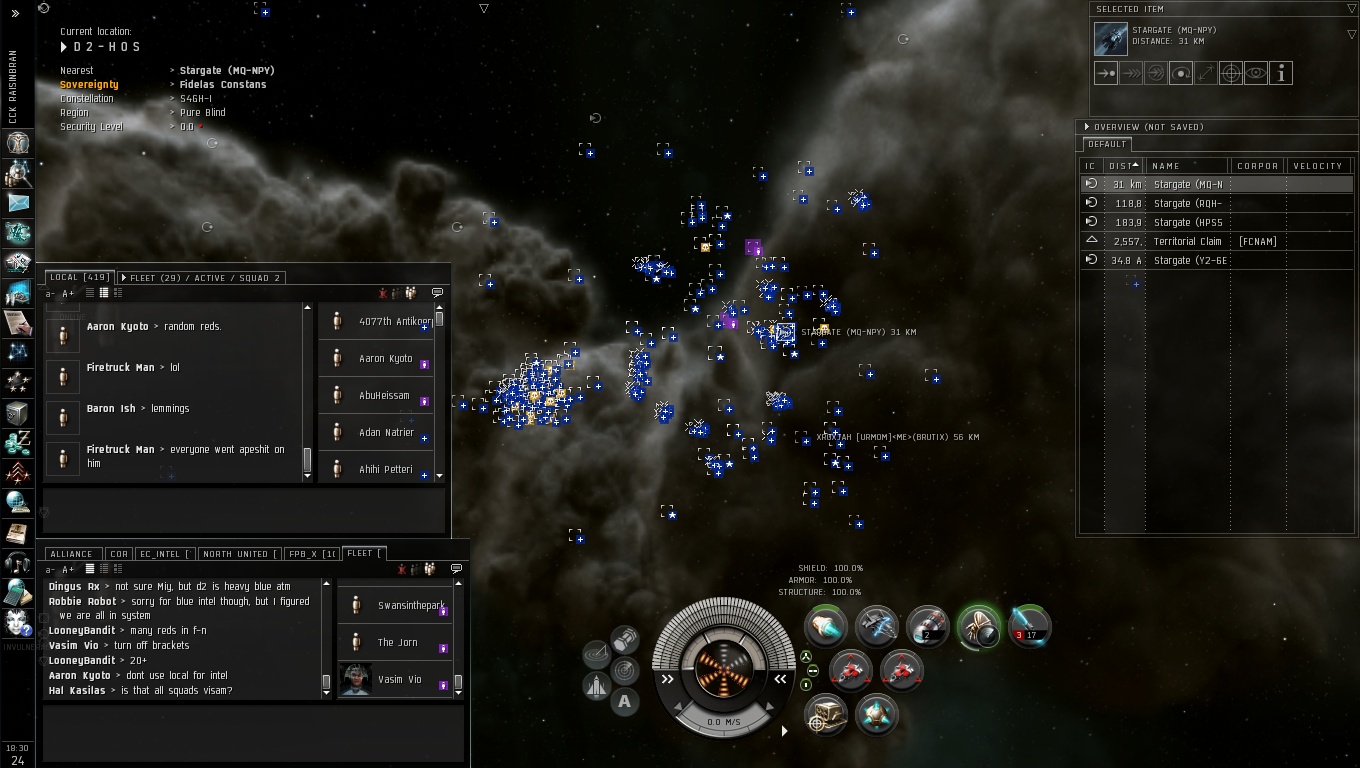Show info for the selected stargate
1360x768 pixels.
click(1281, 73)
